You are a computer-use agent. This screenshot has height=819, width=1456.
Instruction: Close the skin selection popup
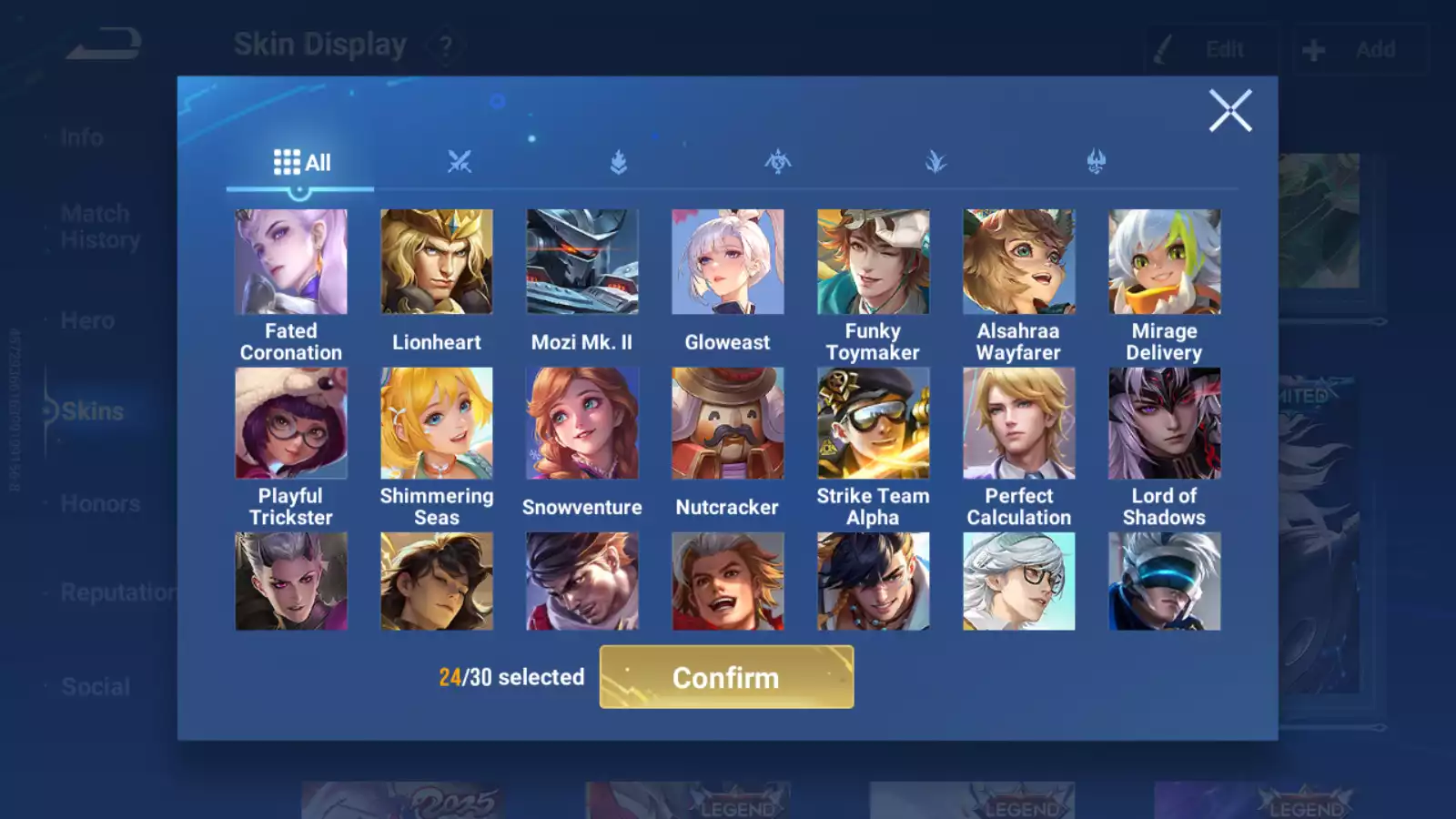tap(1230, 111)
